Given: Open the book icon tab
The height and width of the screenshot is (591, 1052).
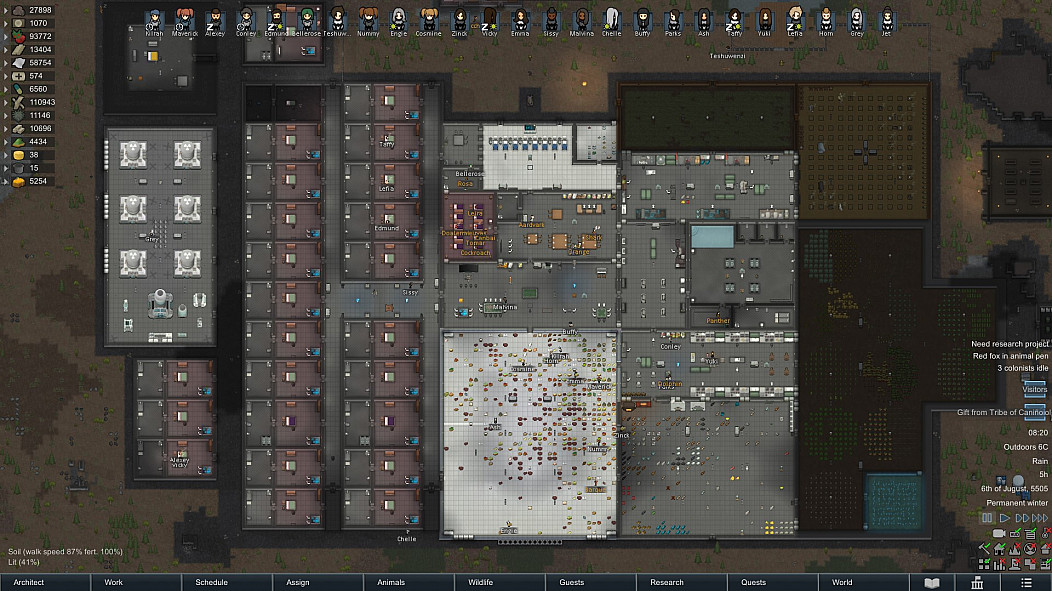Looking at the screenshot, I should (x=932, y=582).
